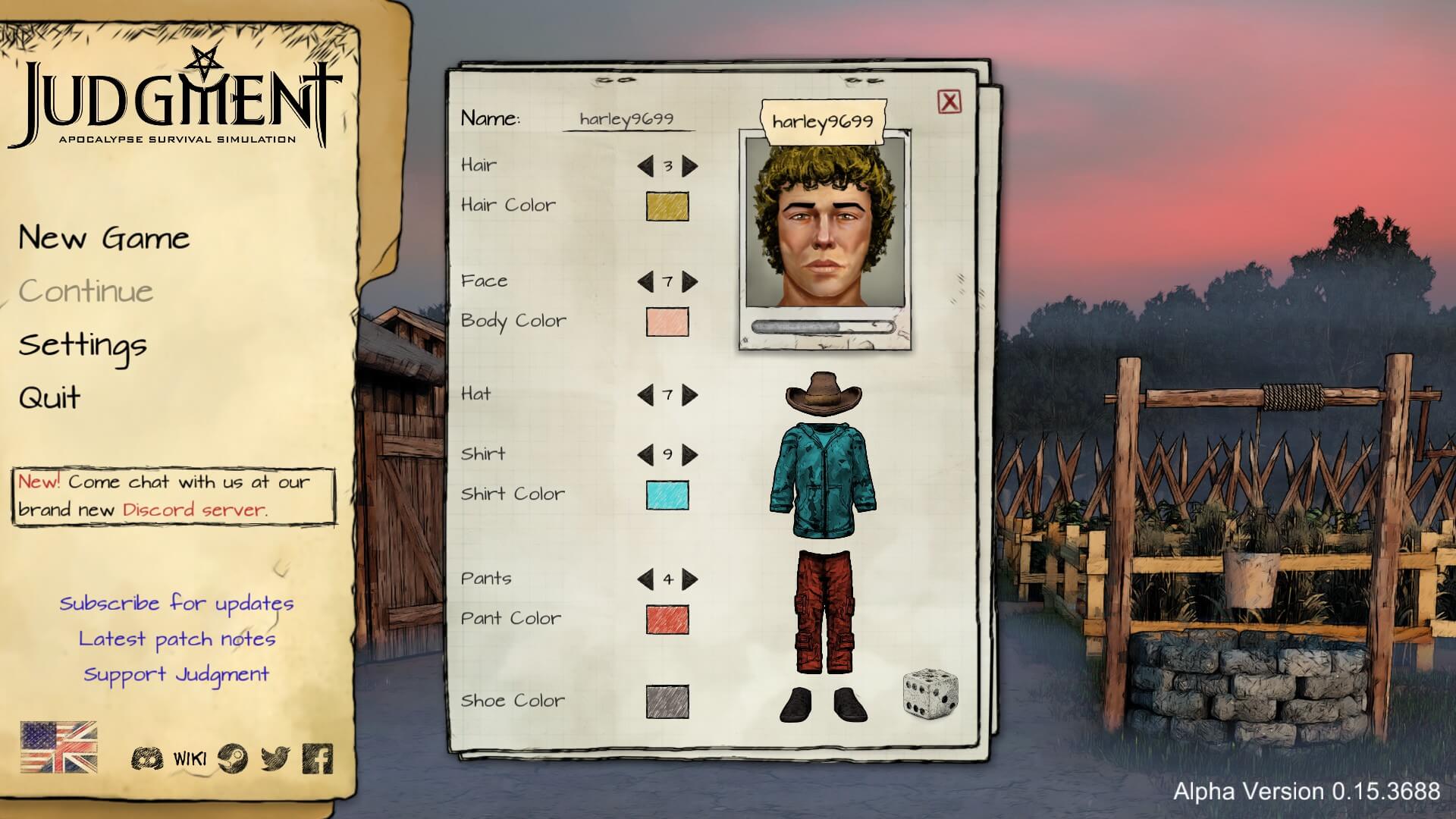1456x819 pixels.
Task: Go to previous shirt style
Action: point(645,455)
